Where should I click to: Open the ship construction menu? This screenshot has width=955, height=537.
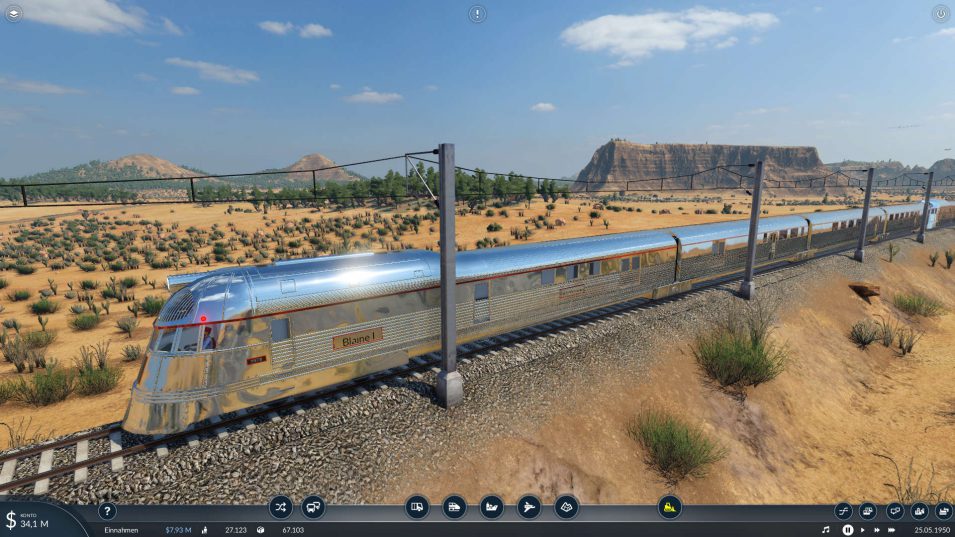(x=491, y=507)
